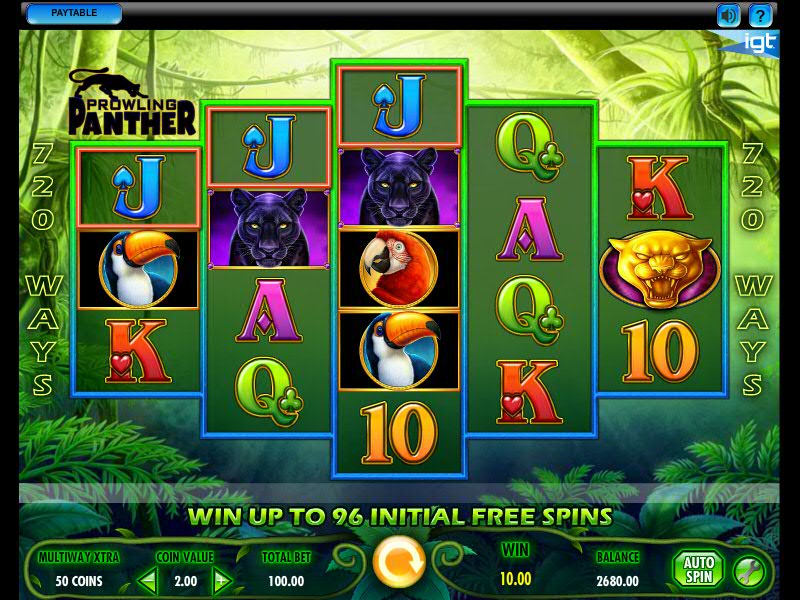800x600 pixels.
Task: Open the wrench settings button
Action: click(x=748, y=571)
